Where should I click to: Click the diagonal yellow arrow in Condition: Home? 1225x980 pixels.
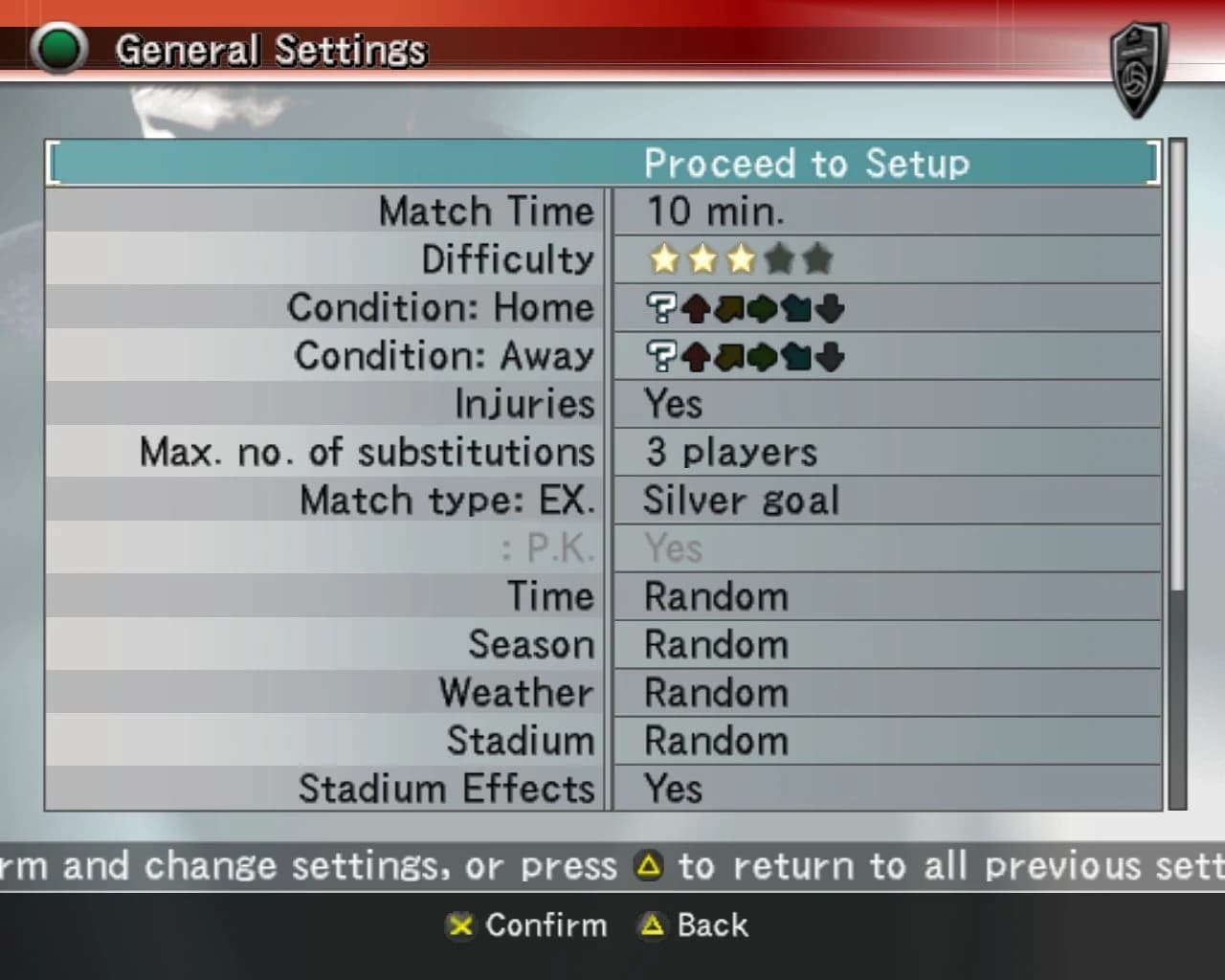coord(729,308)
